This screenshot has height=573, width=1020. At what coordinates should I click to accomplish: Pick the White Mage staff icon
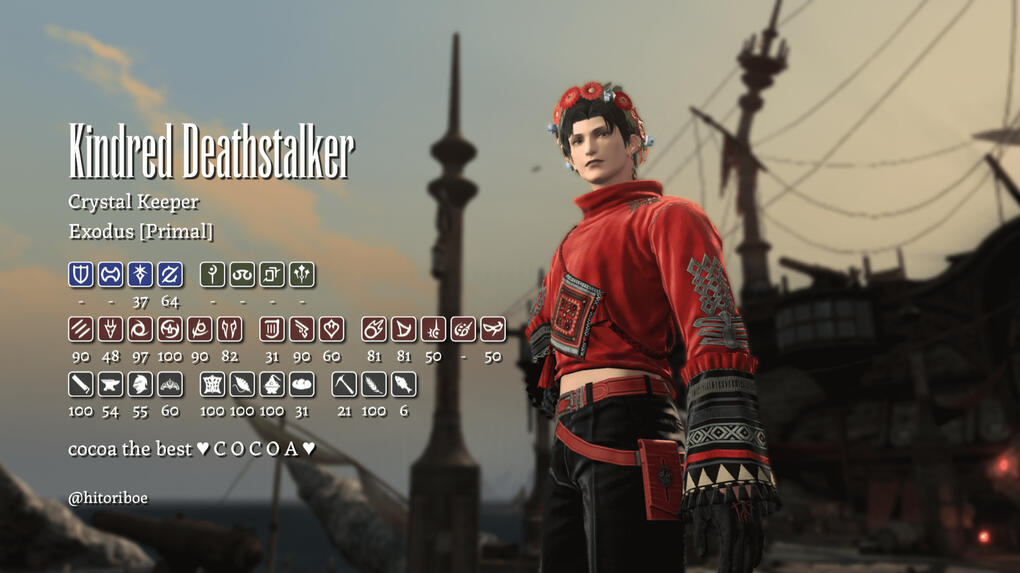pos(212,274)
